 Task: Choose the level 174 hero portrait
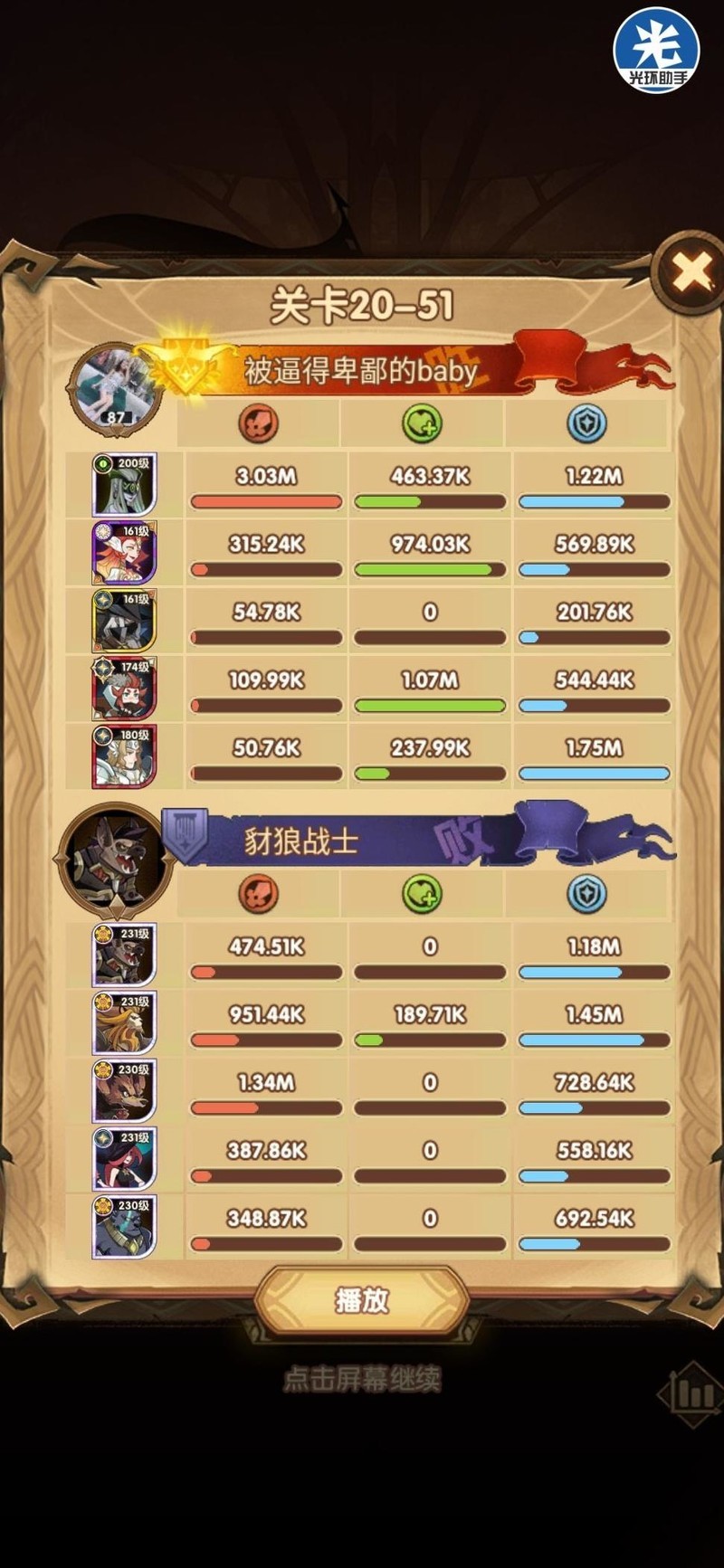coord(124,689)
